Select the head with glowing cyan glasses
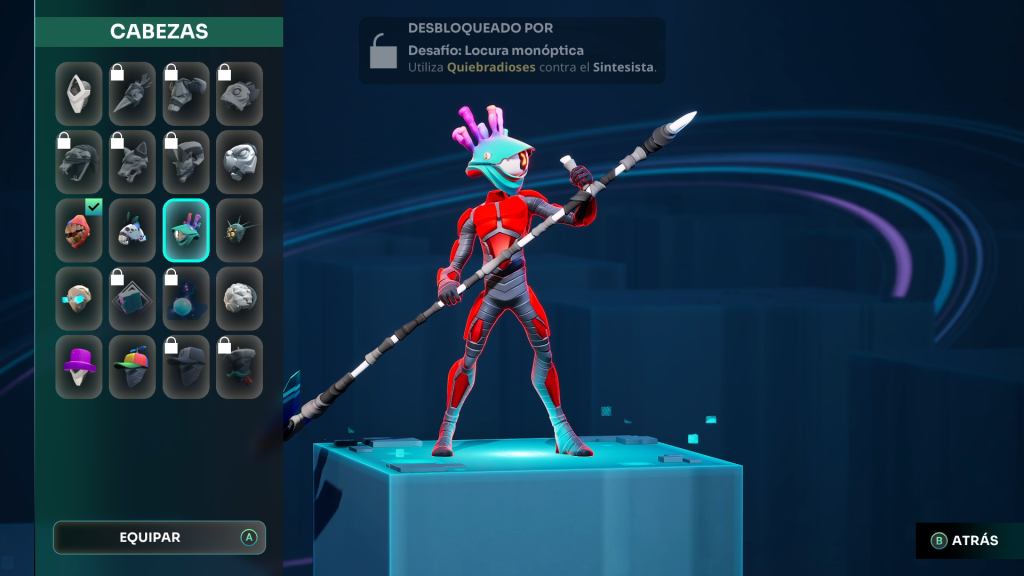This screenshot has width=1024, height=576. (x=79, y=298)
